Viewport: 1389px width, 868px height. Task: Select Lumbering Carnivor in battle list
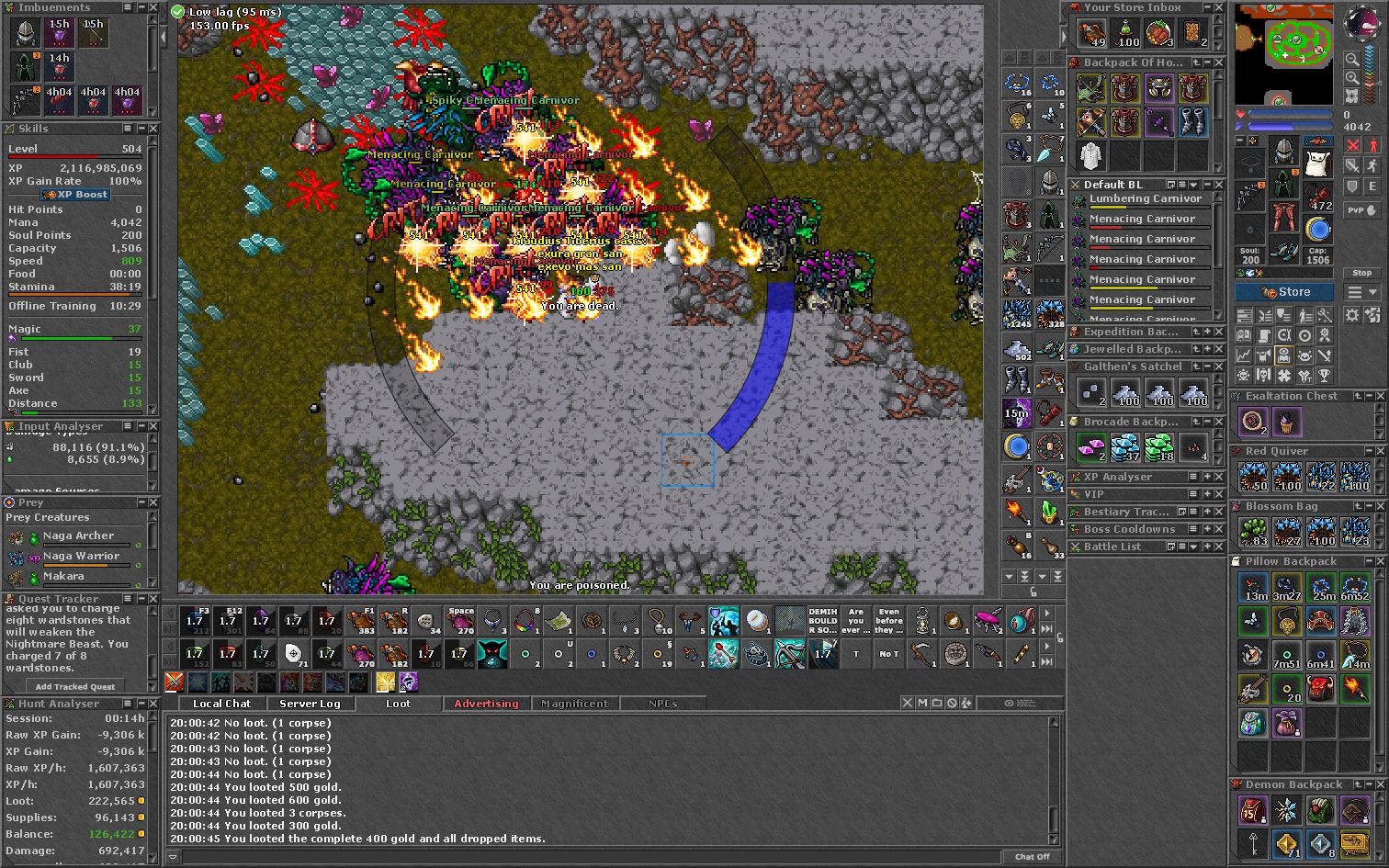pos(1145,198)
